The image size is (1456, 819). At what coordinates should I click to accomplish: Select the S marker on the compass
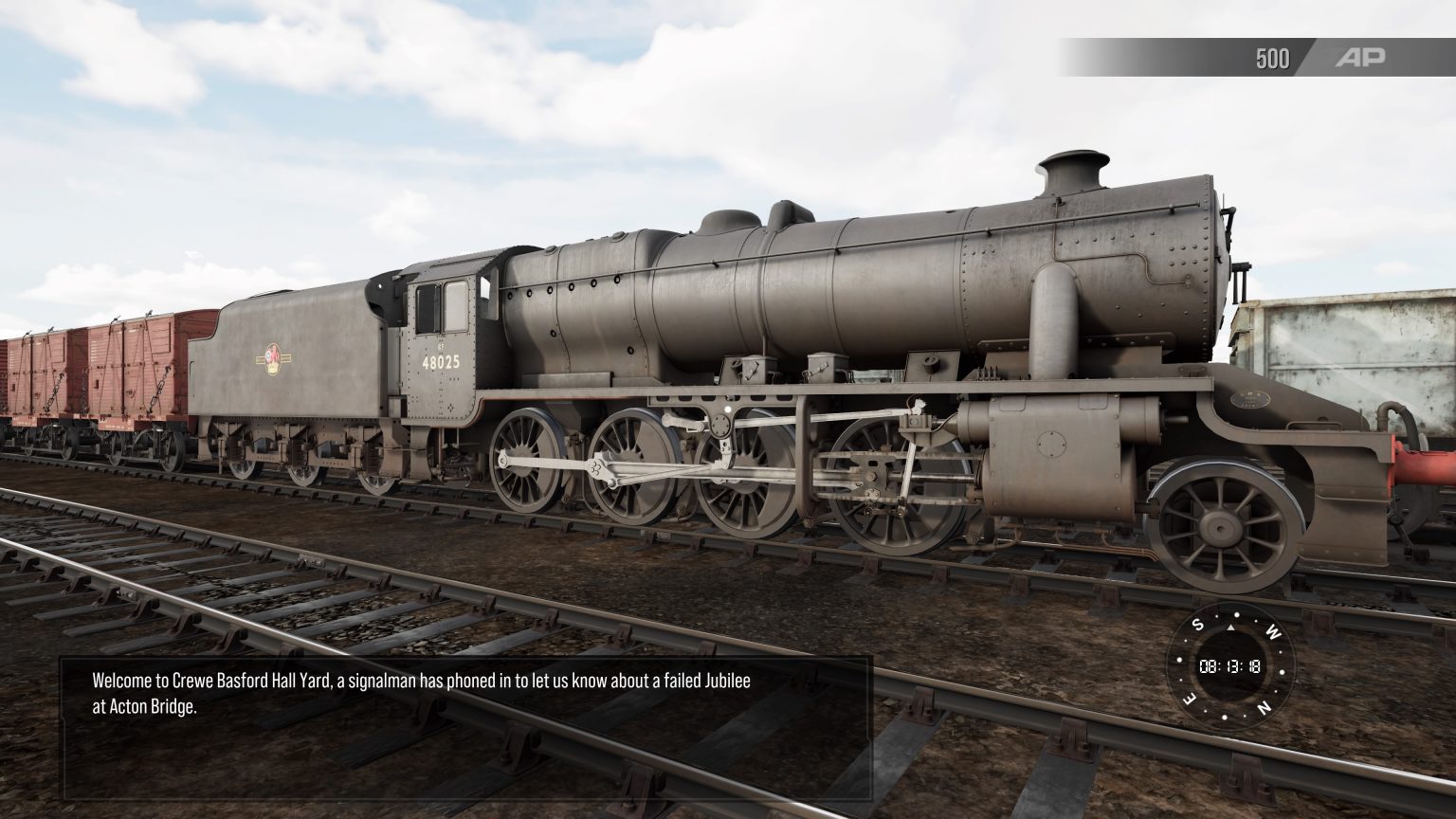(x=1197, y=624)
